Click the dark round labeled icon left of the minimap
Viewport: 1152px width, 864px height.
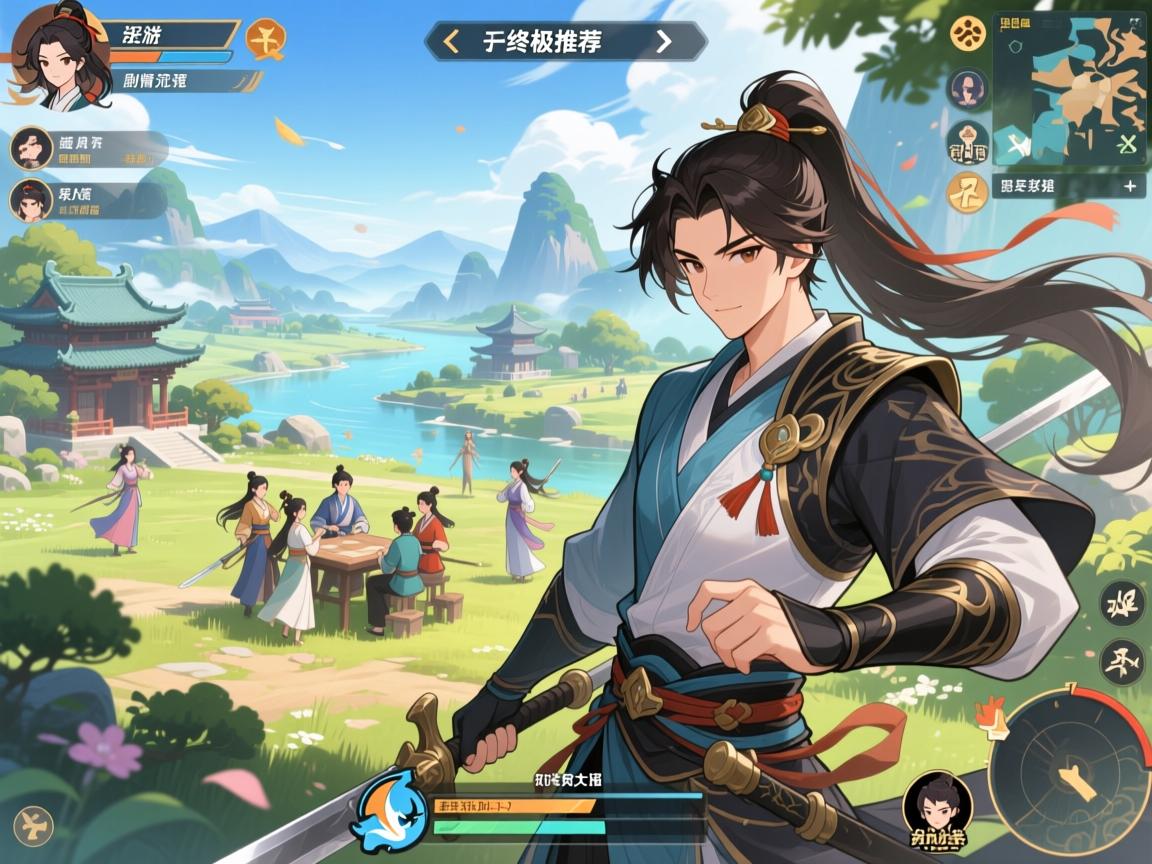(968, 143)
